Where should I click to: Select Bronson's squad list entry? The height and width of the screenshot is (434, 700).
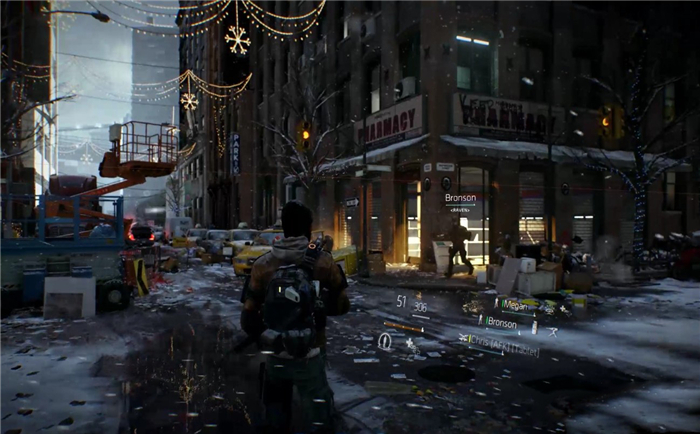coord(502,323)
